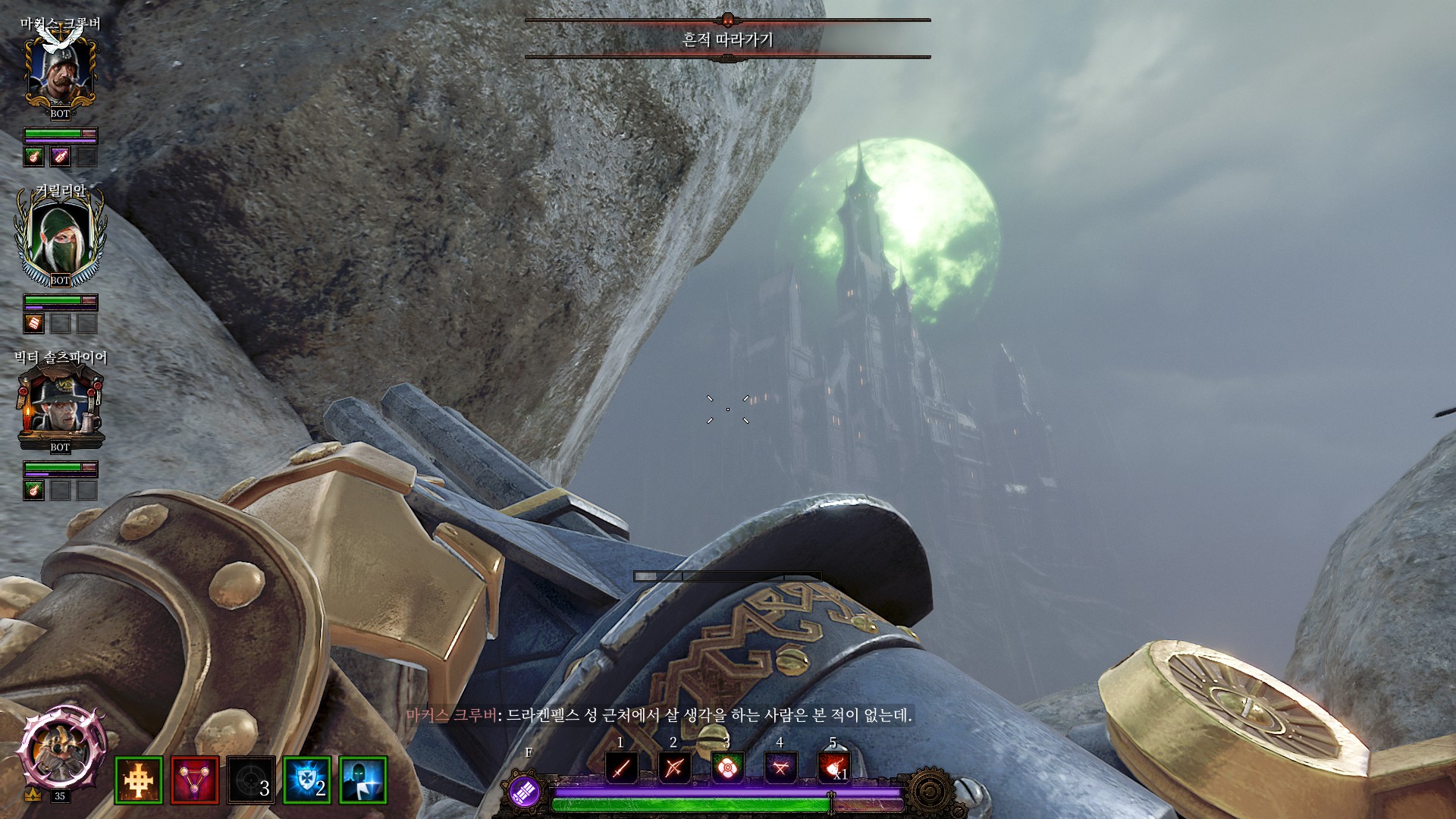Click the glowing orange cross buff icon
This screenshot has width=1456, height=819.
[139, 780]
